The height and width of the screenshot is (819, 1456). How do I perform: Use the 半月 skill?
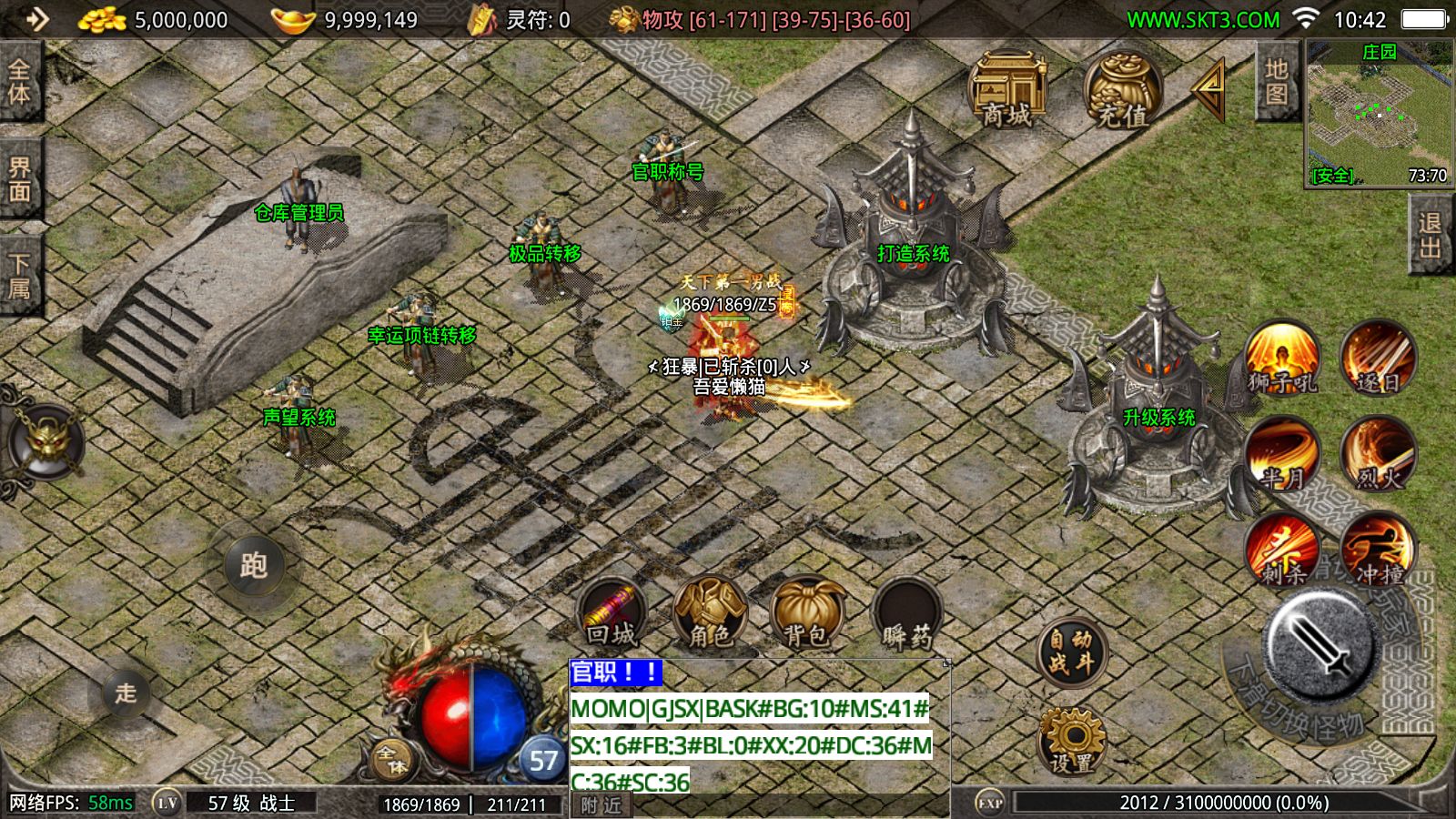[1282, 453]
